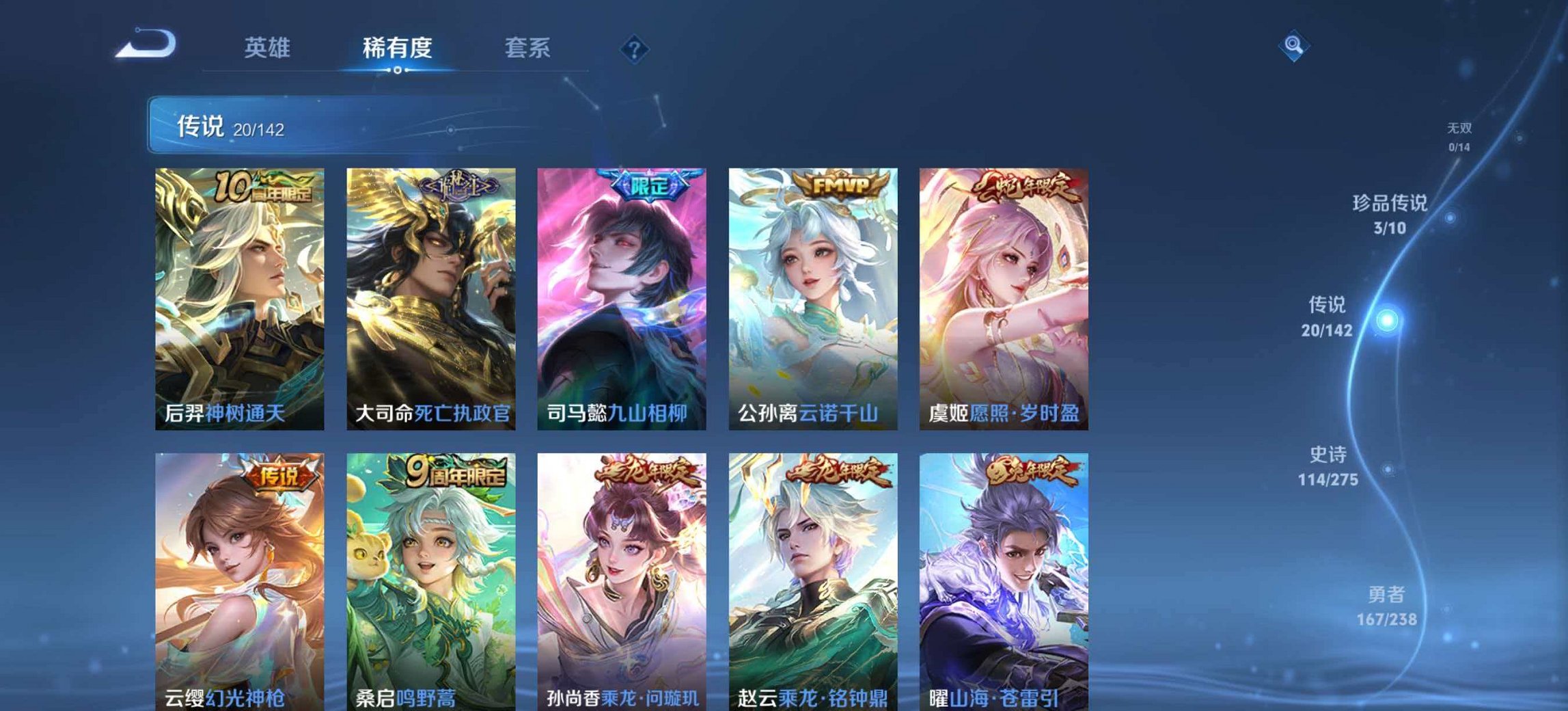
Task: Select the 稀有度 tab
Action: 395,48
